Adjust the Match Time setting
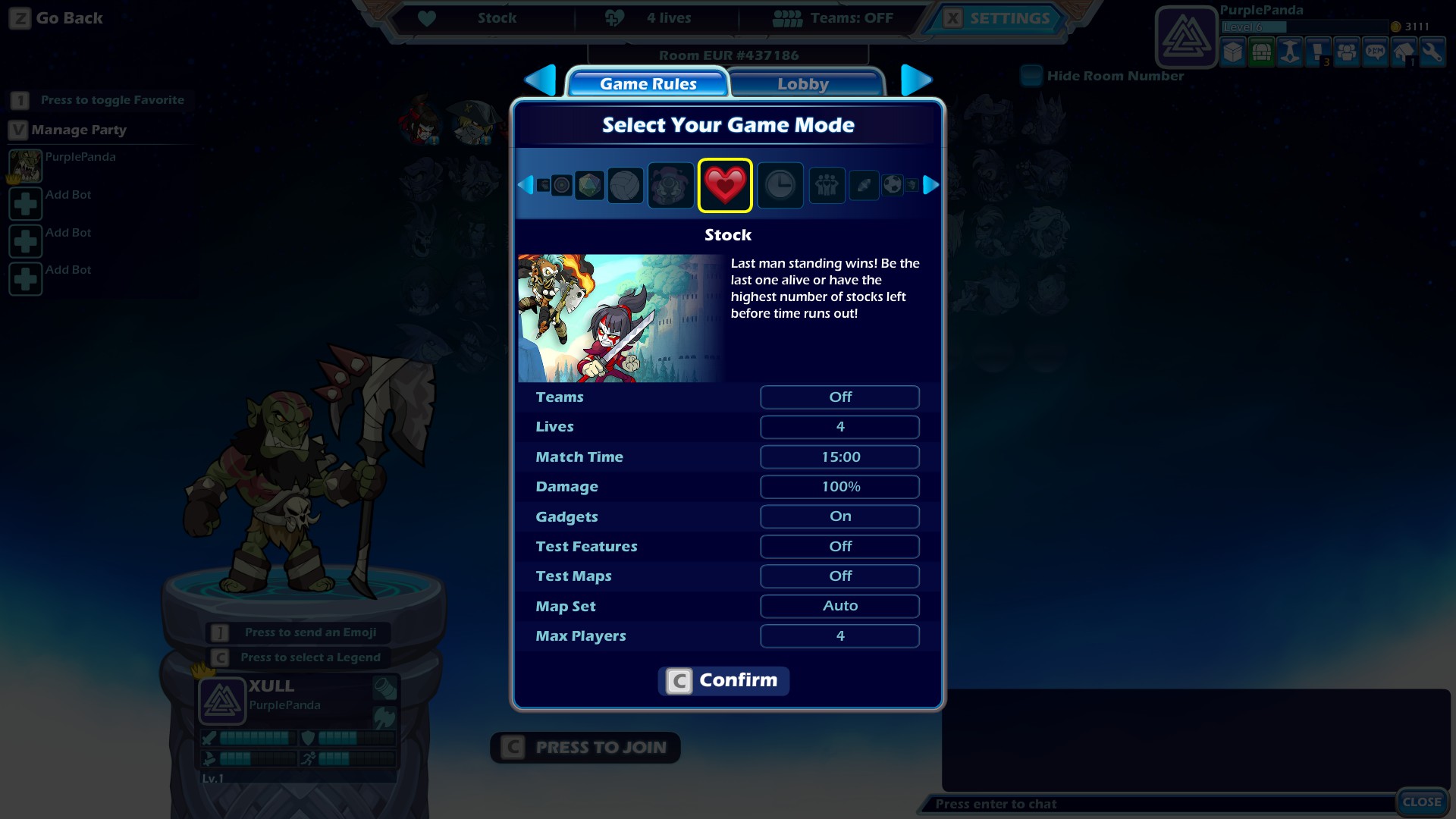 839,457
